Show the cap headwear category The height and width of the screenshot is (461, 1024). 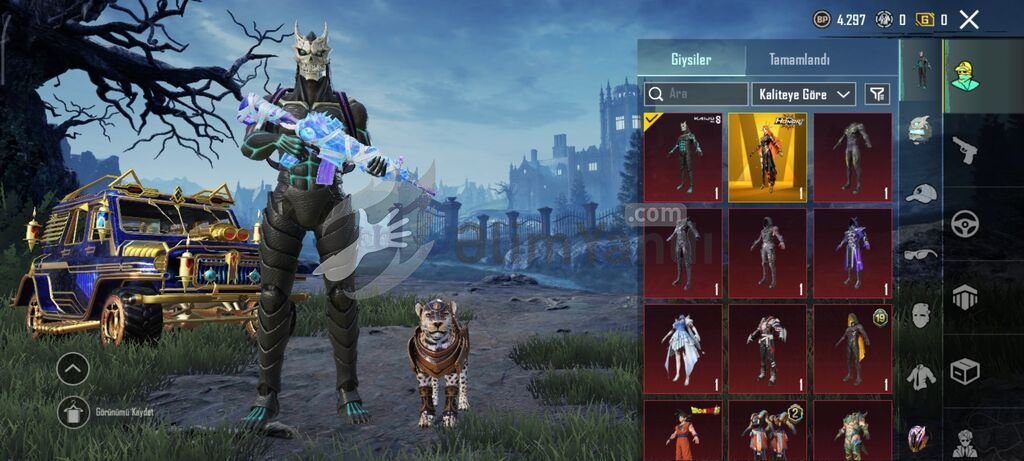tap(921, 192)
